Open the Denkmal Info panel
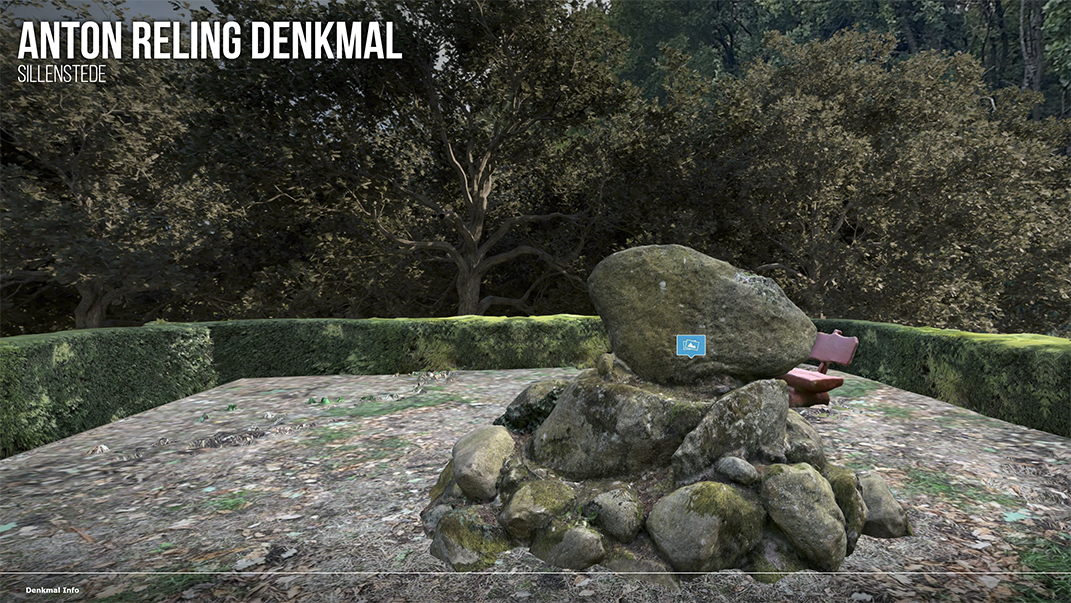The width and height of the screenshot is (1071, 603). tap(53, 590)
